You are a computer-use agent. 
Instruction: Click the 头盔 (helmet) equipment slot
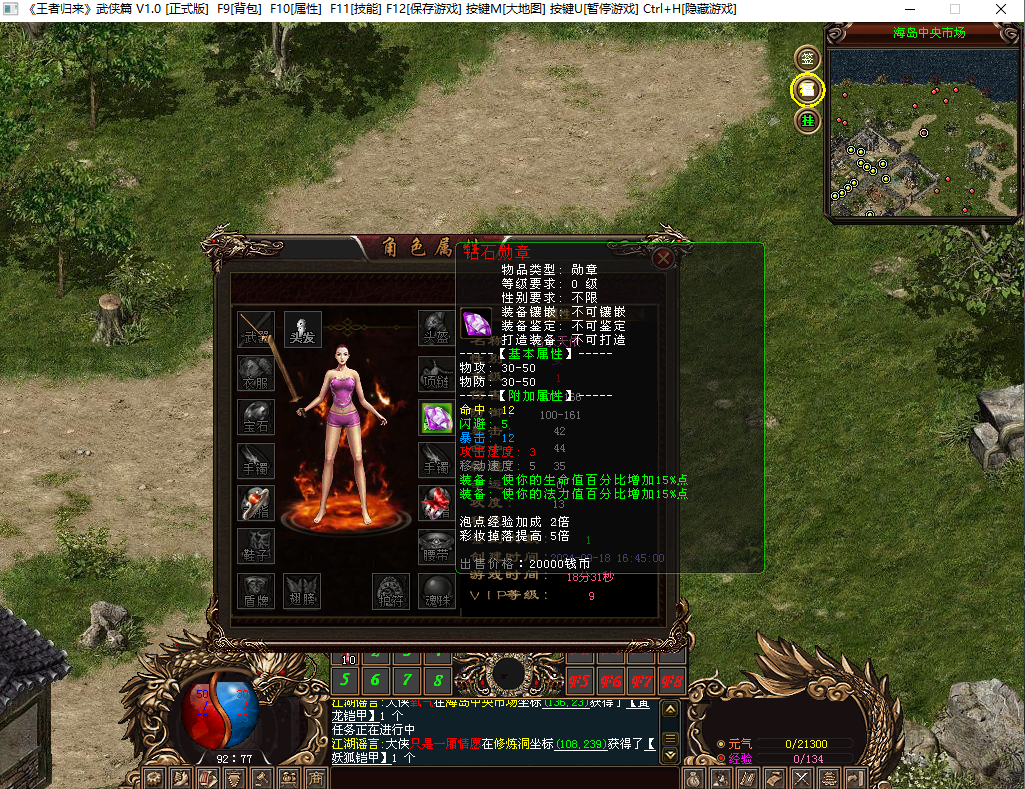pyautogui.click(x=437, y=329)
